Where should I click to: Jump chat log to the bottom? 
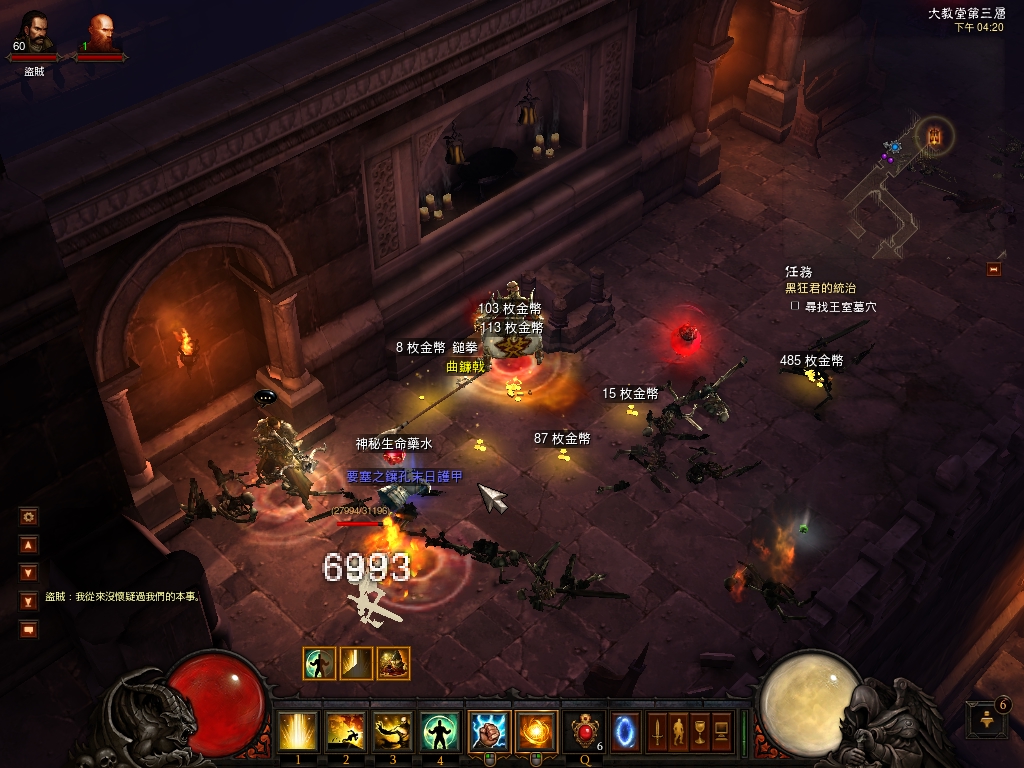[29, 601]
